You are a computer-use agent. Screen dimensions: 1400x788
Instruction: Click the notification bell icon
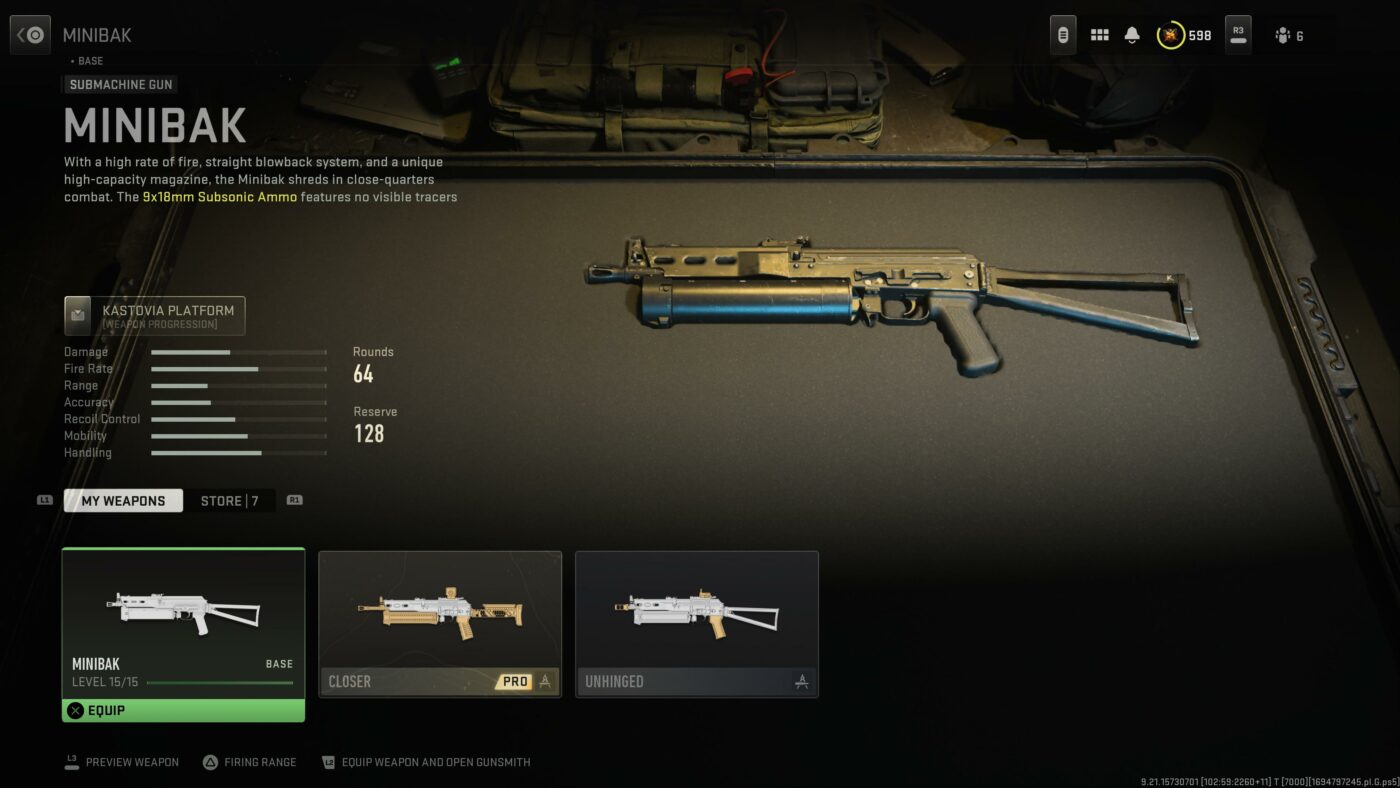[1131, 34]
